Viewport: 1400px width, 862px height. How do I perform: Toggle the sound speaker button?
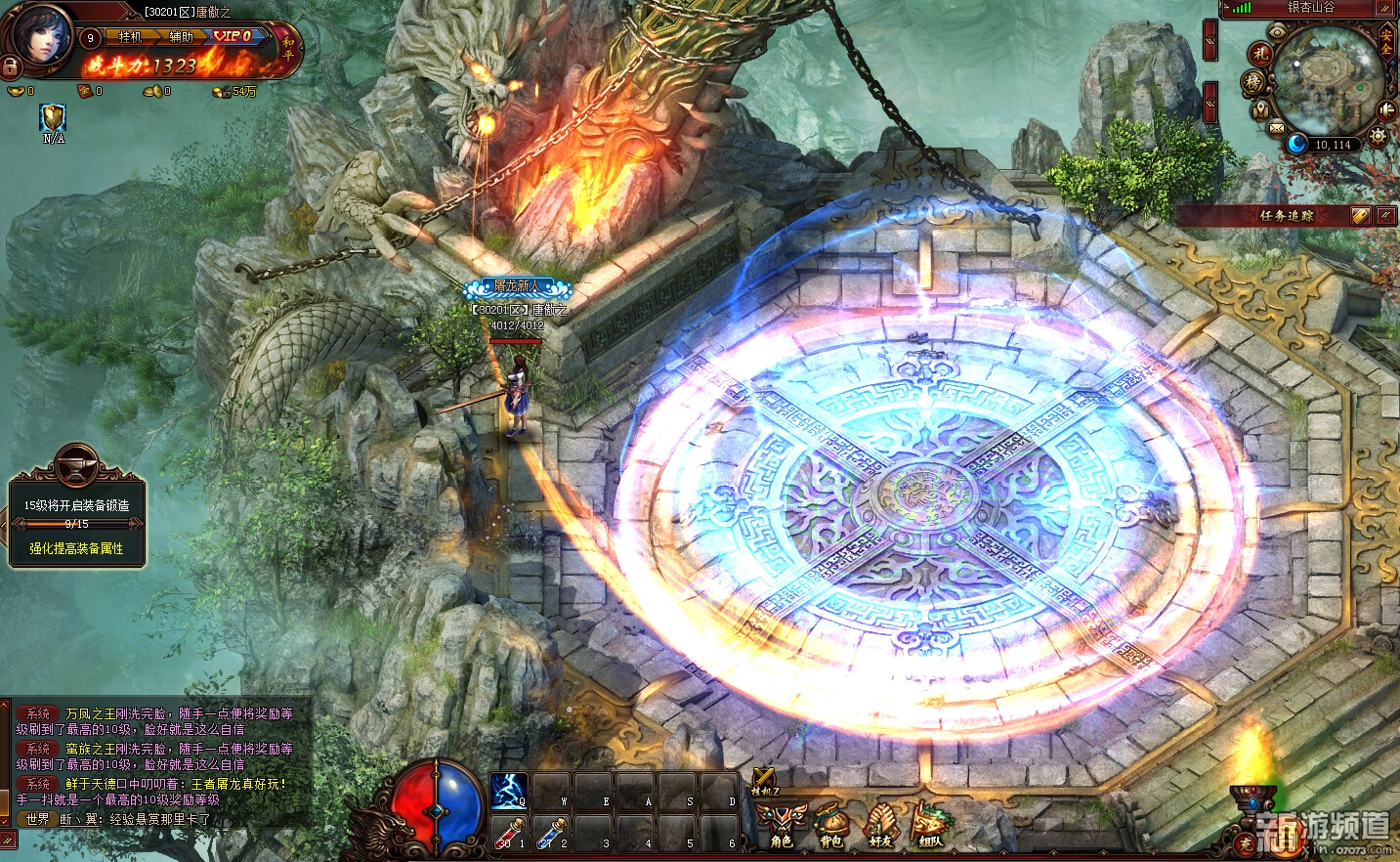1385,109
